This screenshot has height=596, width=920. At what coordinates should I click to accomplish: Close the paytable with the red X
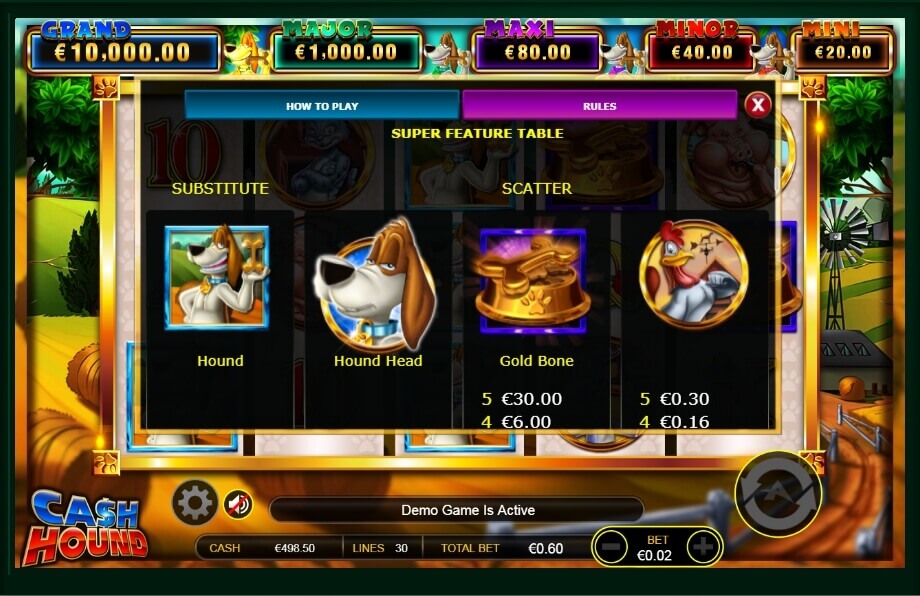[x=758, y=104]
